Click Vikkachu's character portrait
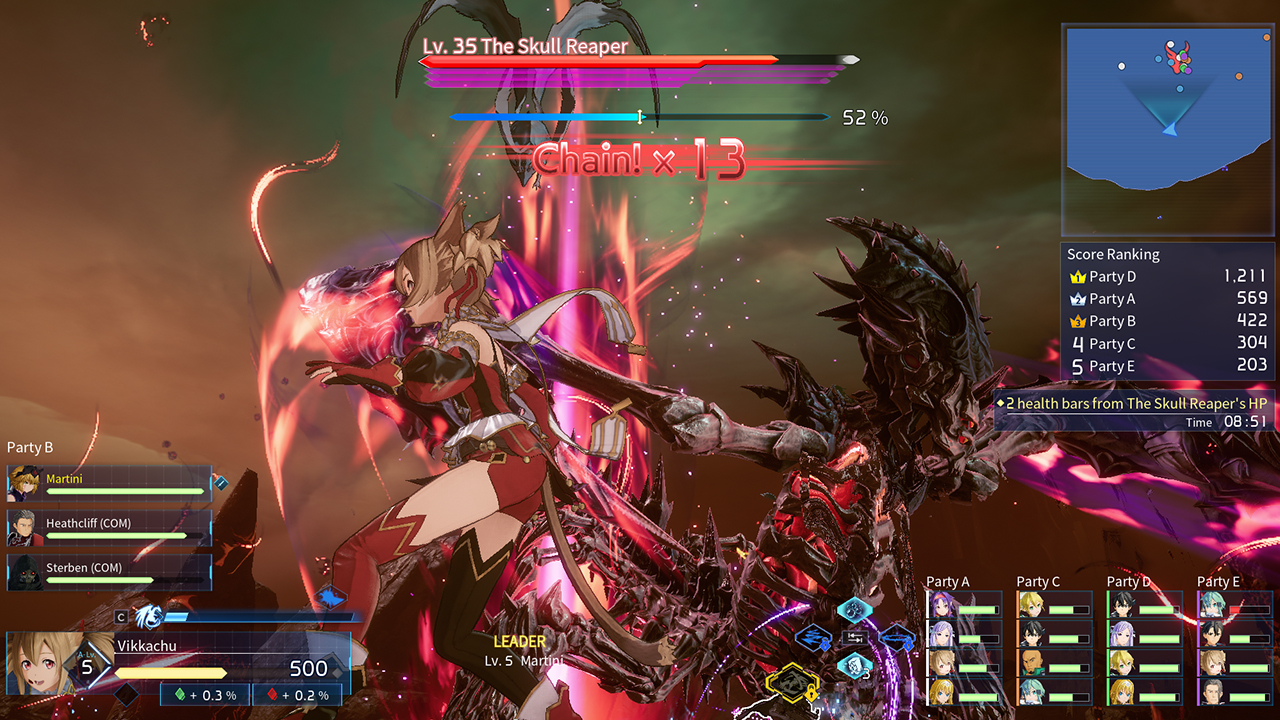The width and height of the screenshot is (1280, 720). (42, 665)
